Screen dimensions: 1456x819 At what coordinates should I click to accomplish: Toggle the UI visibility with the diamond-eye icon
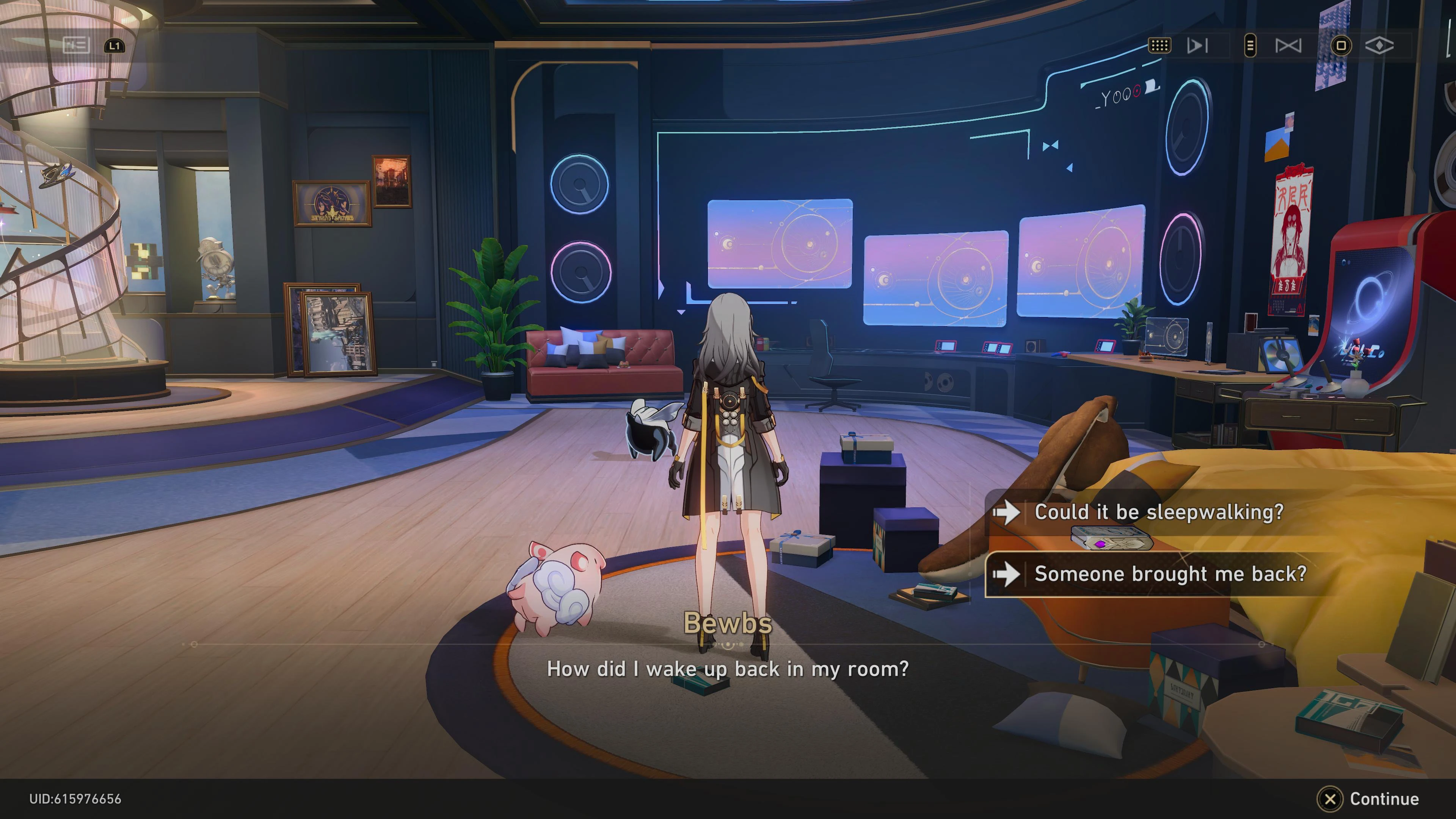tap(1381, 46)
